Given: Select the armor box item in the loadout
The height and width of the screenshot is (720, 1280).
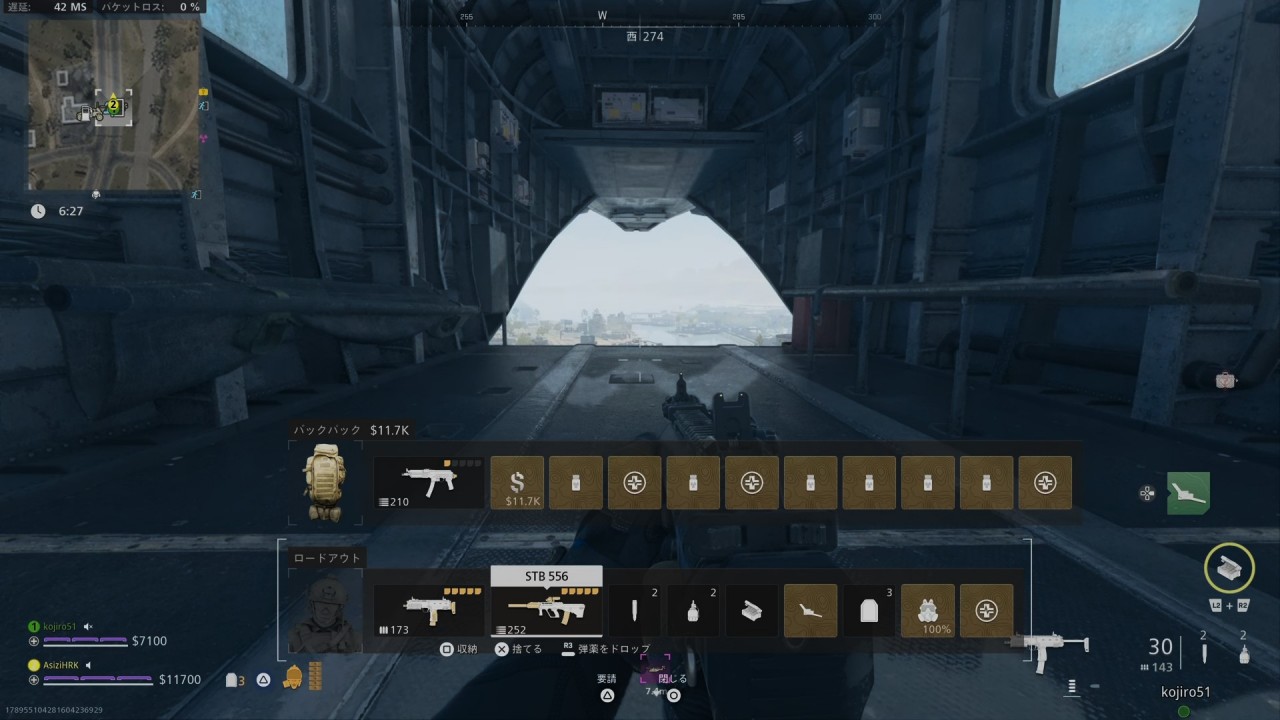Looking at the screenshot, I should coord(751,610).
